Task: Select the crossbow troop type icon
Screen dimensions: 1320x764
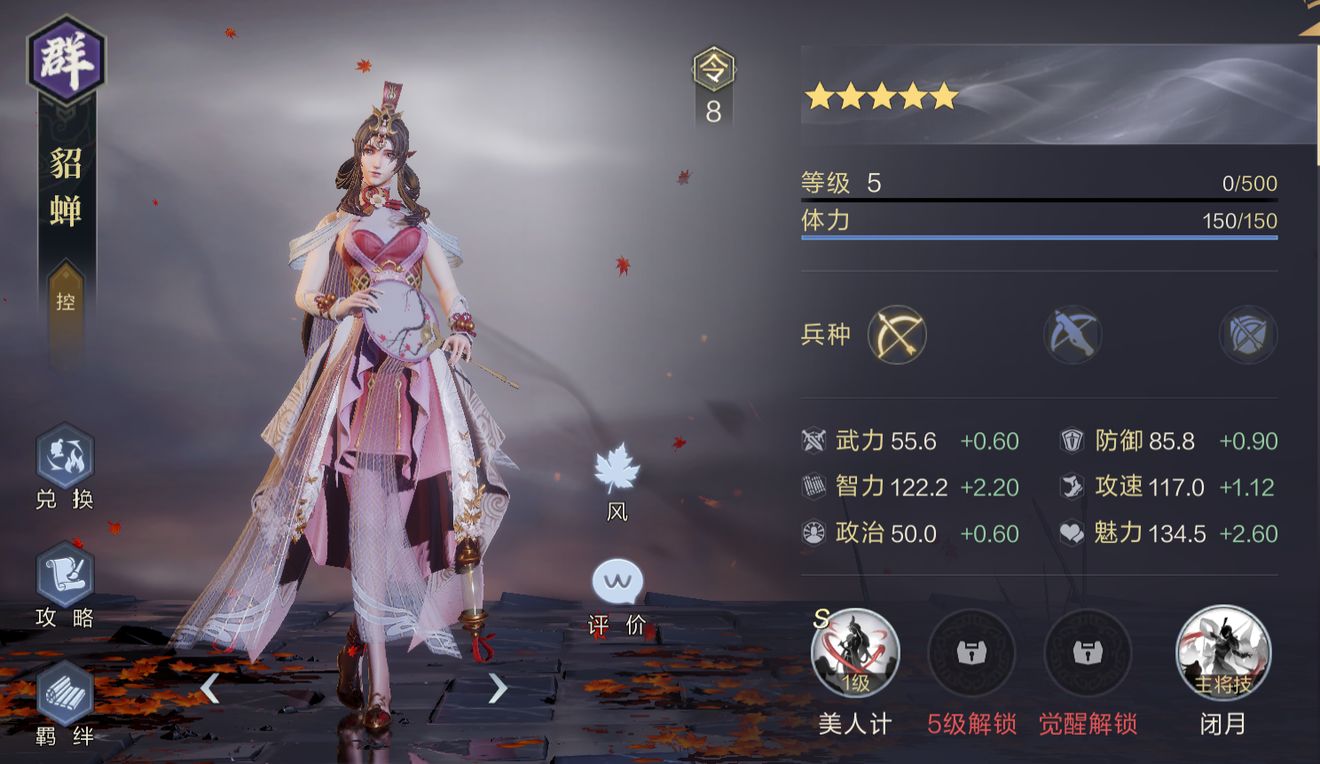Action: 1072,334
